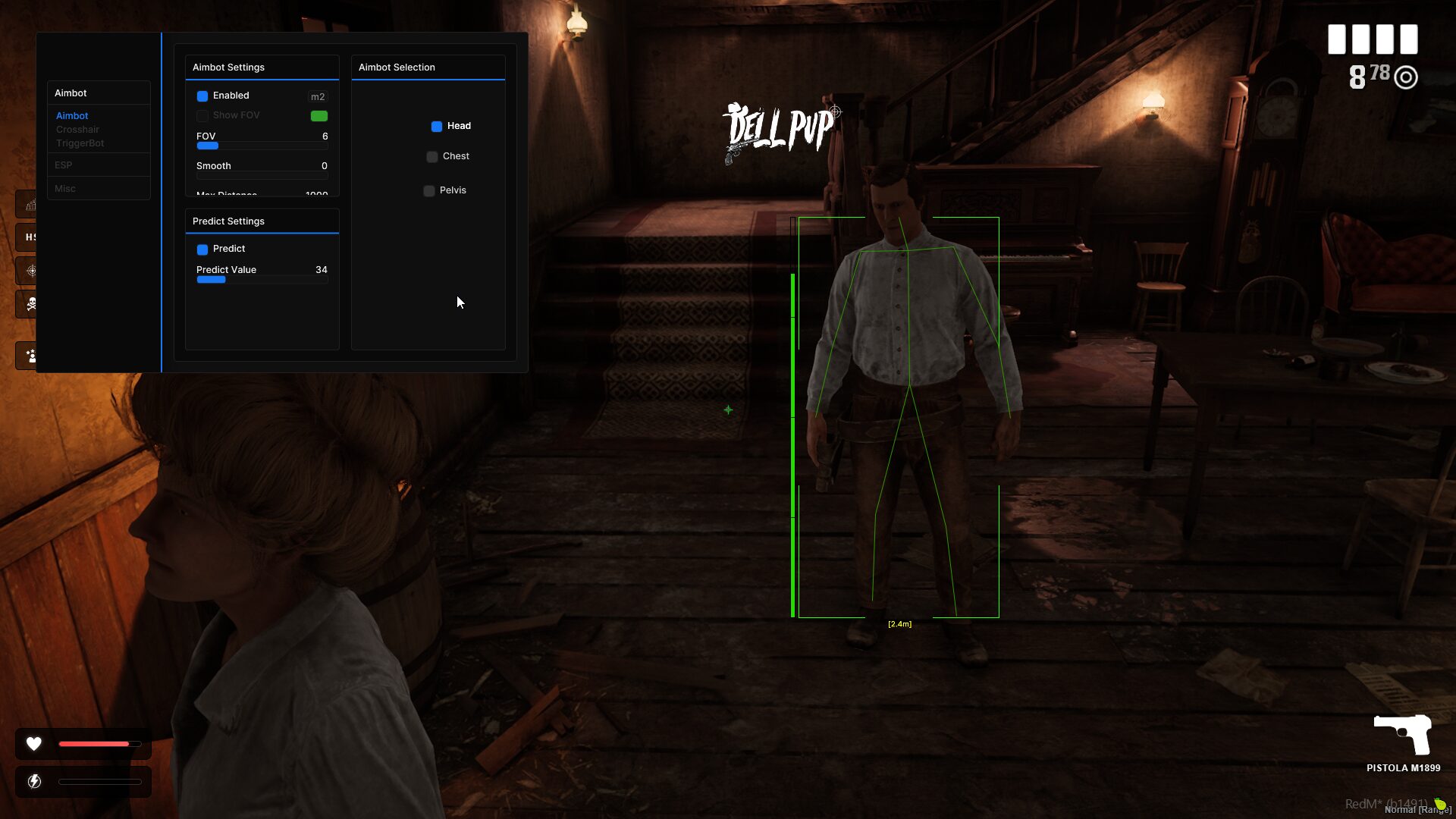Click the m2 keybind button
1456x819 pixels.
[318, 97]
